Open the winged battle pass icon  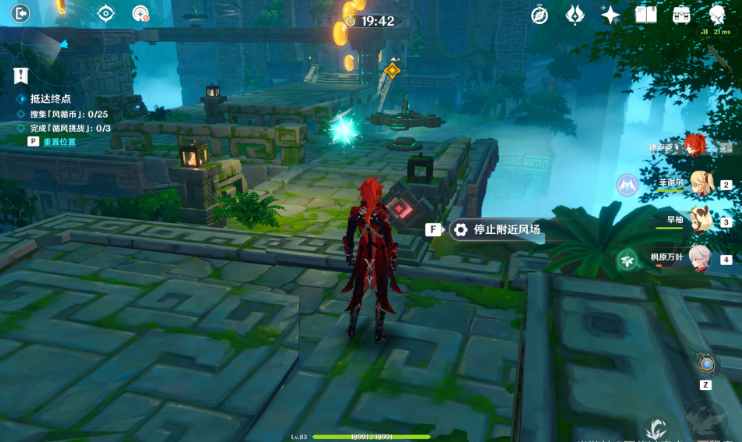575,15
